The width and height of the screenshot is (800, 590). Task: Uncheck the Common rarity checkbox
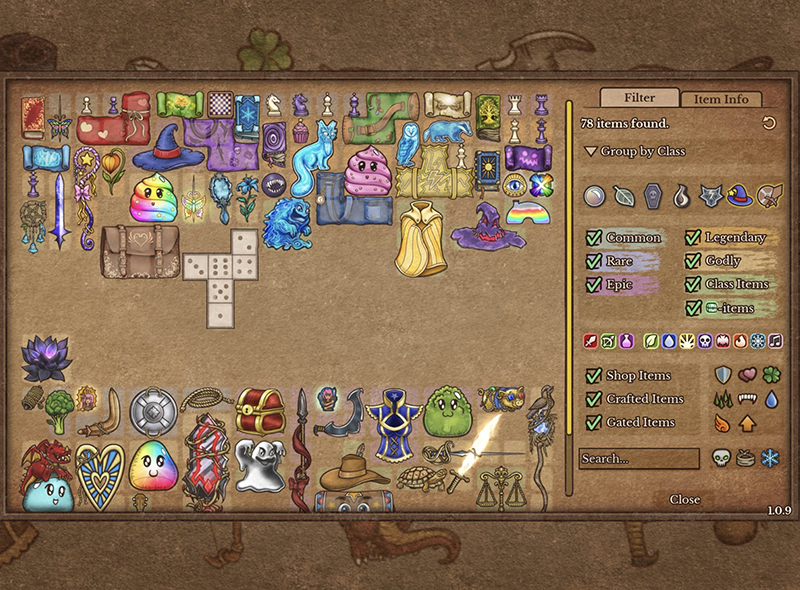pyautogui.click(x=594, y=238)
